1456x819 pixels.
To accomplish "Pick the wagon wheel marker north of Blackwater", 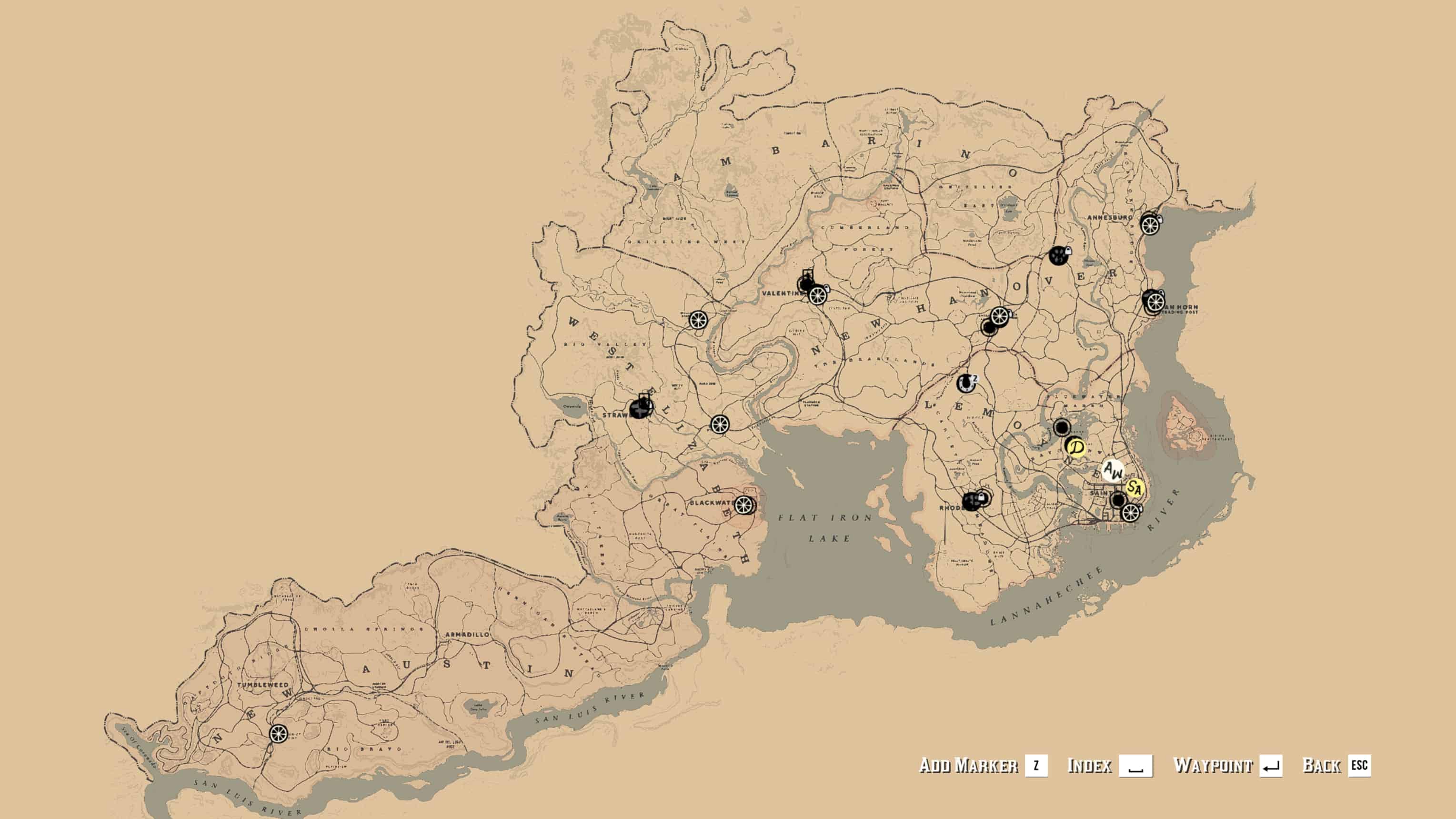I will click(720, 424).
